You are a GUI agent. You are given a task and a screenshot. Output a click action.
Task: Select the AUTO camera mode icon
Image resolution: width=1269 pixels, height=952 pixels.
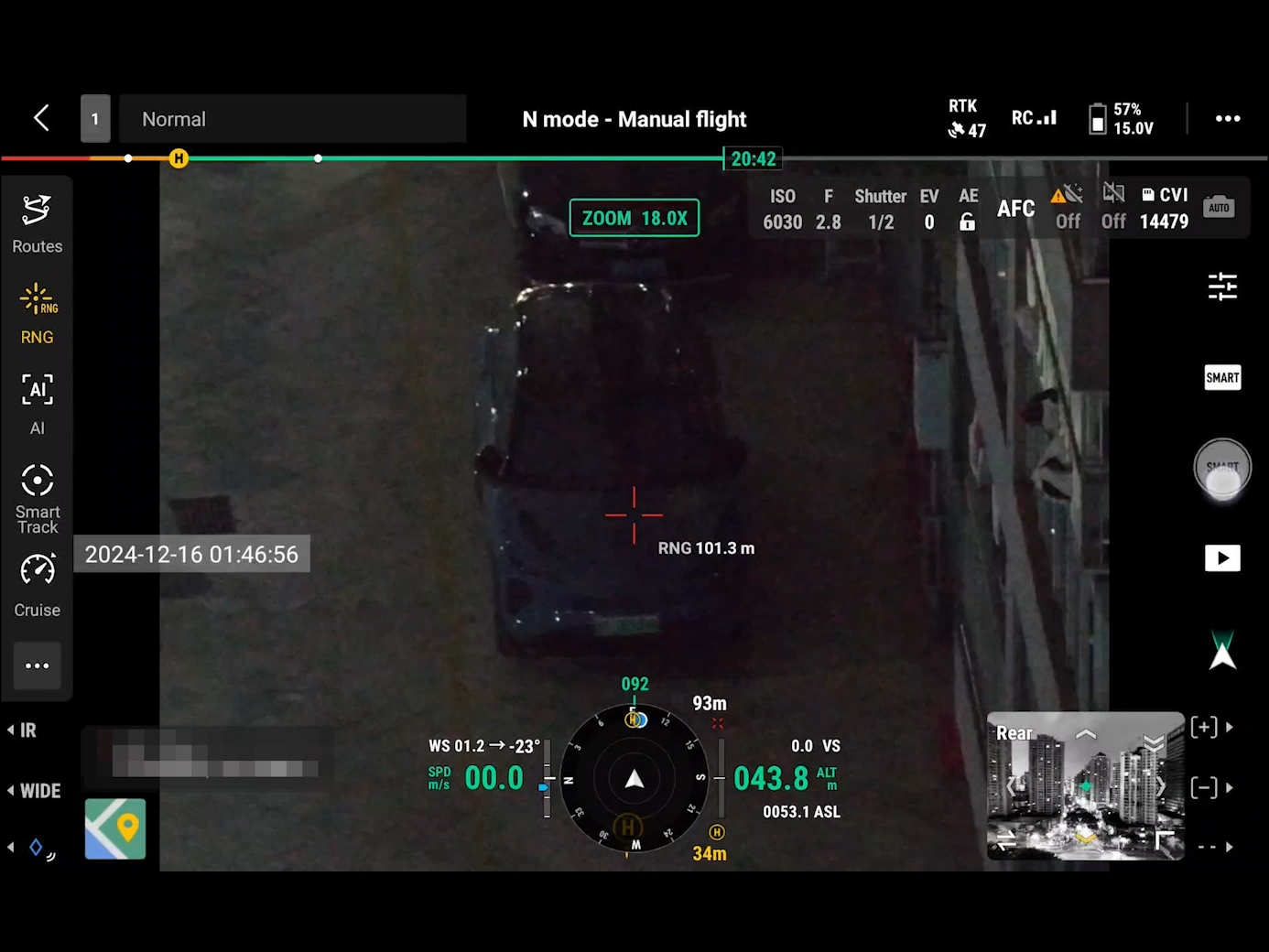1220,207
